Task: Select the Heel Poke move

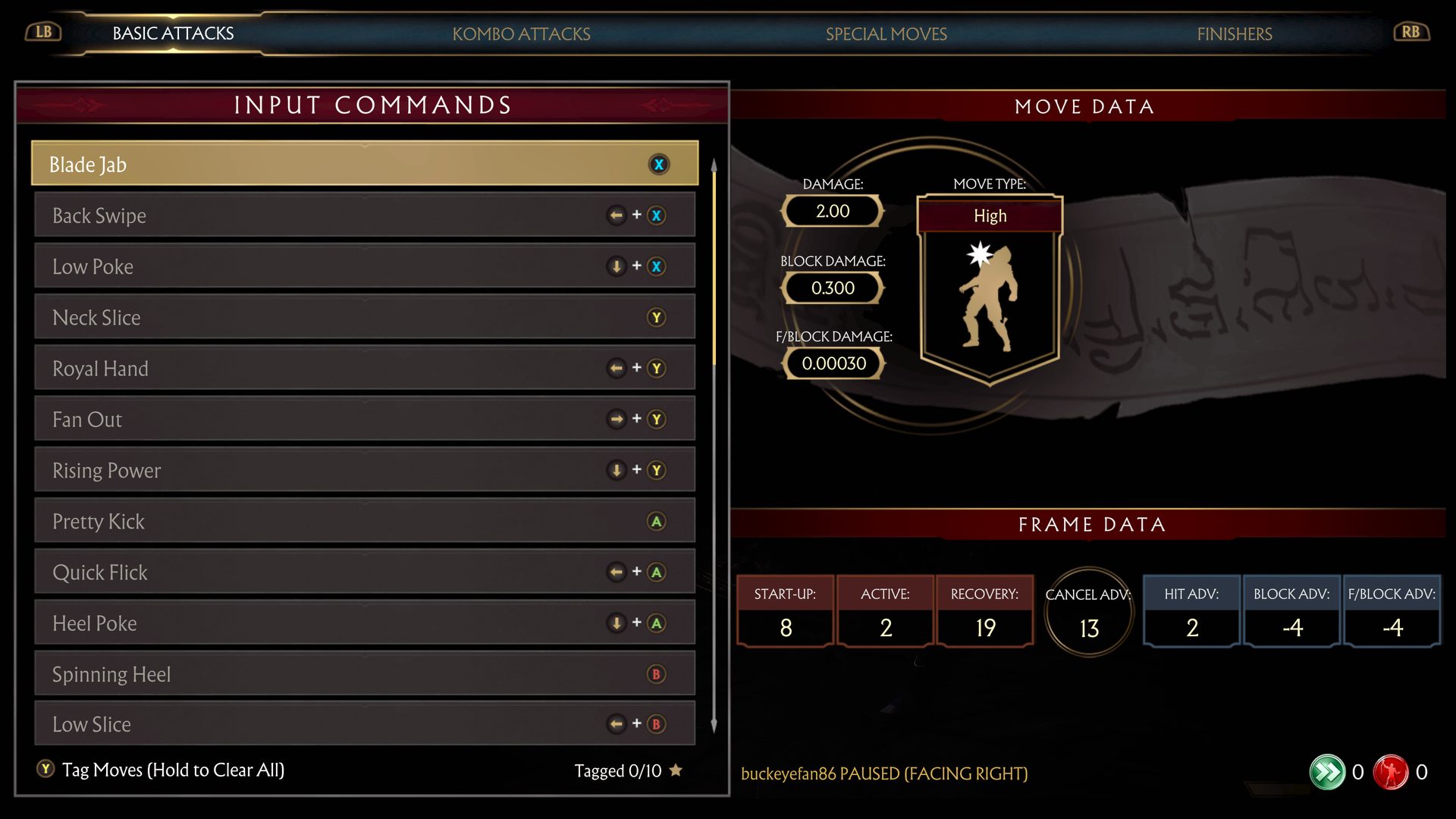Action: [x=364, y=623]
